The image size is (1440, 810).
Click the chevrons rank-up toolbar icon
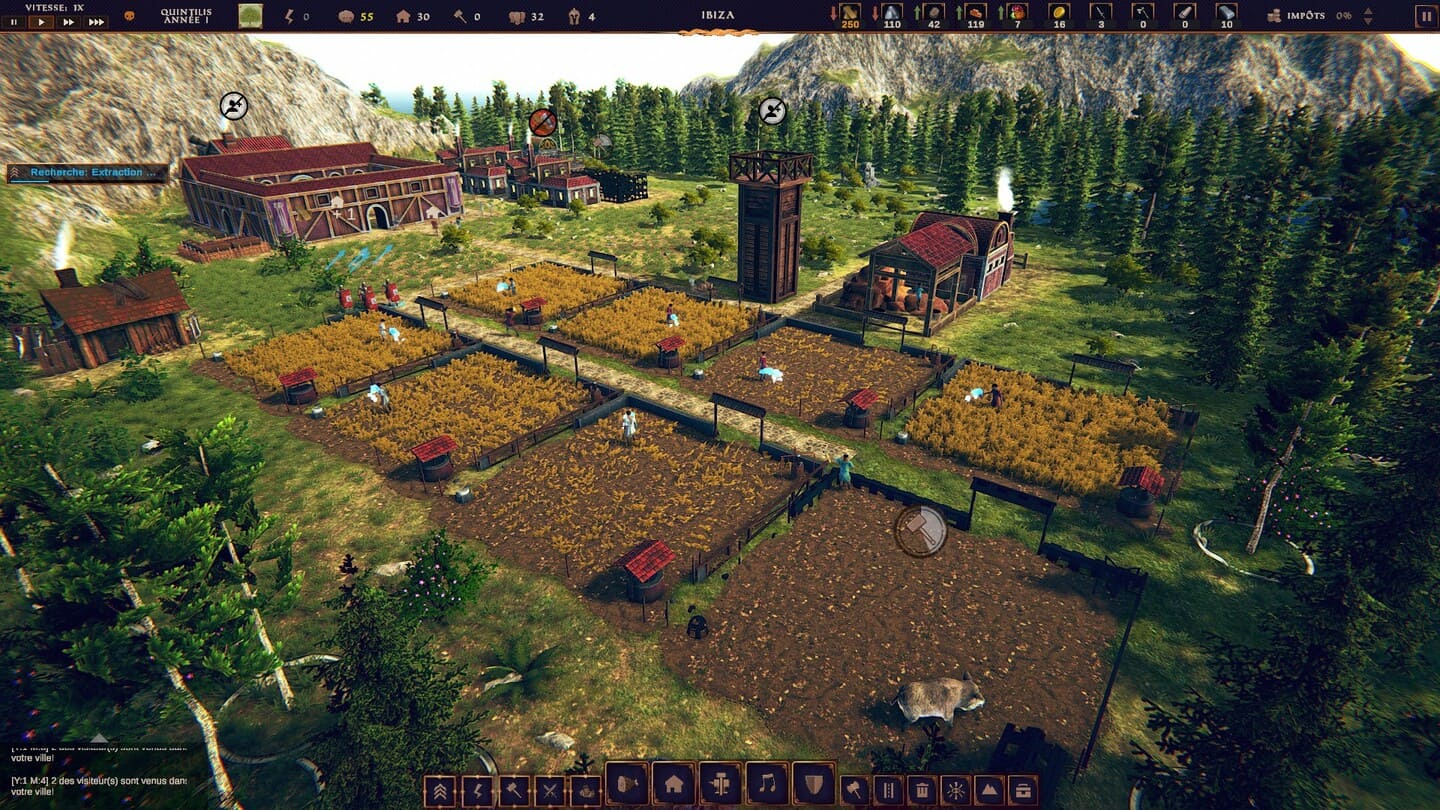[x=438, y=791]
